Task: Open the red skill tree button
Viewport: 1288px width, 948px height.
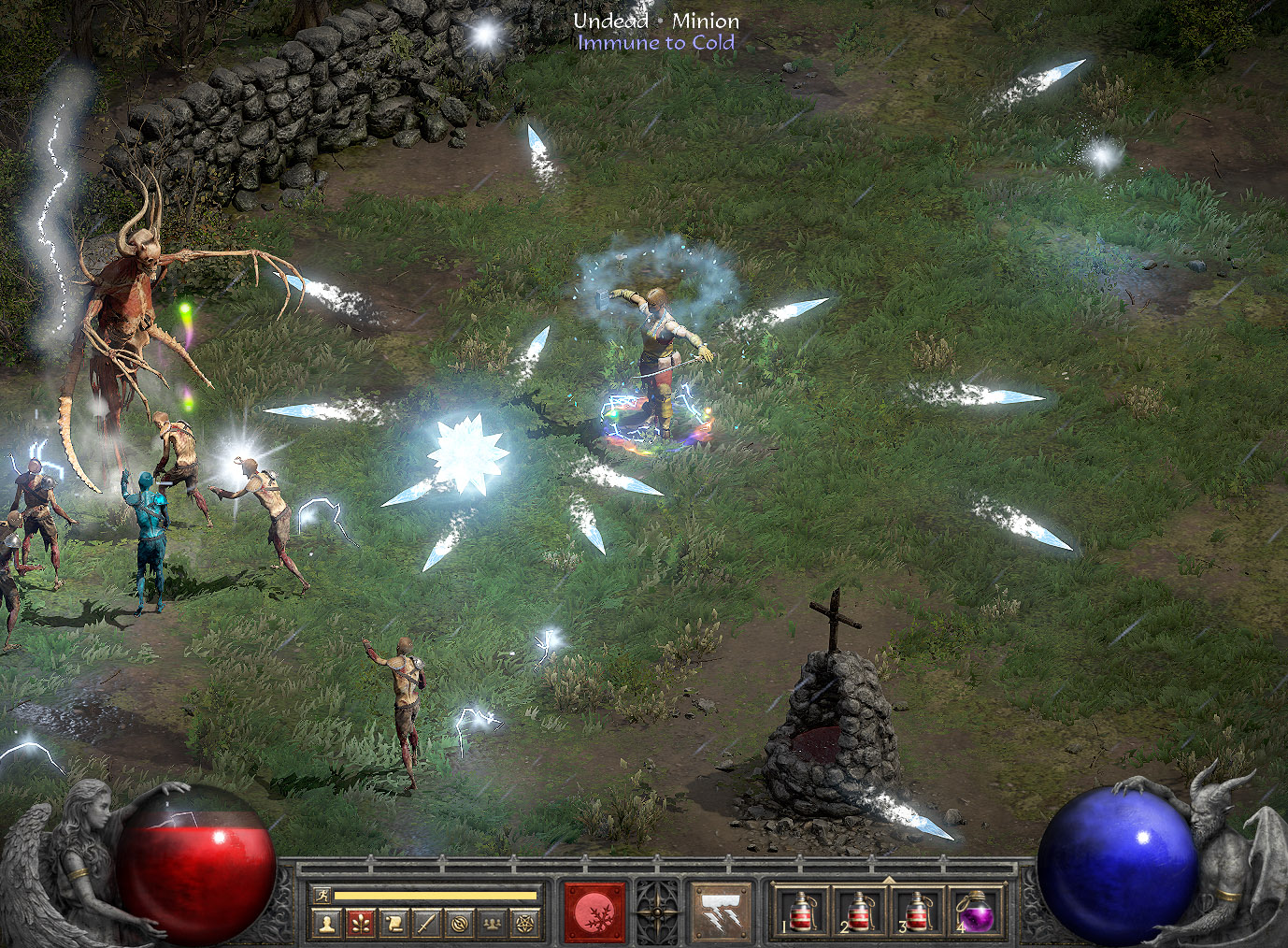Action: click(x=360, y=924)
